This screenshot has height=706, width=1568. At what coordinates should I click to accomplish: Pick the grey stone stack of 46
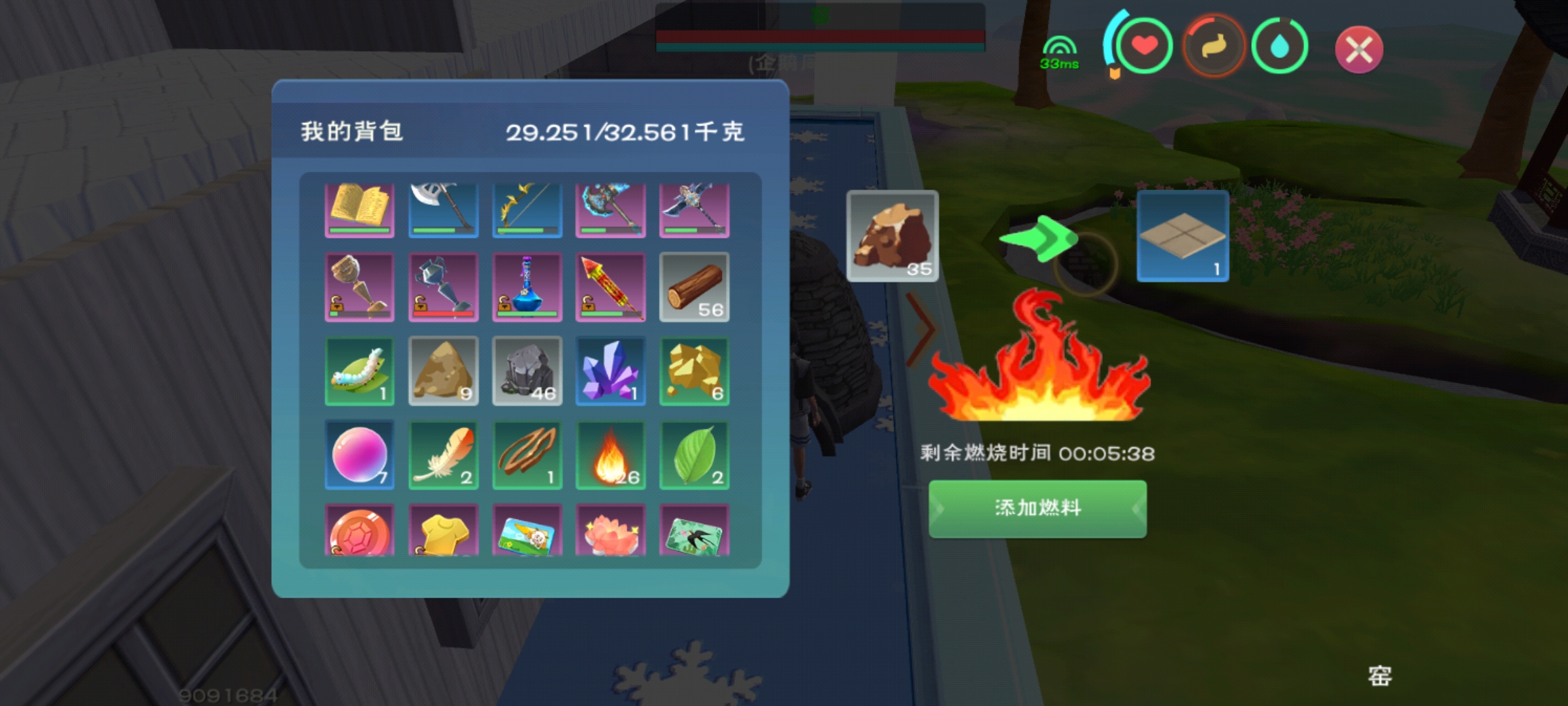click(x=527, y=371)
